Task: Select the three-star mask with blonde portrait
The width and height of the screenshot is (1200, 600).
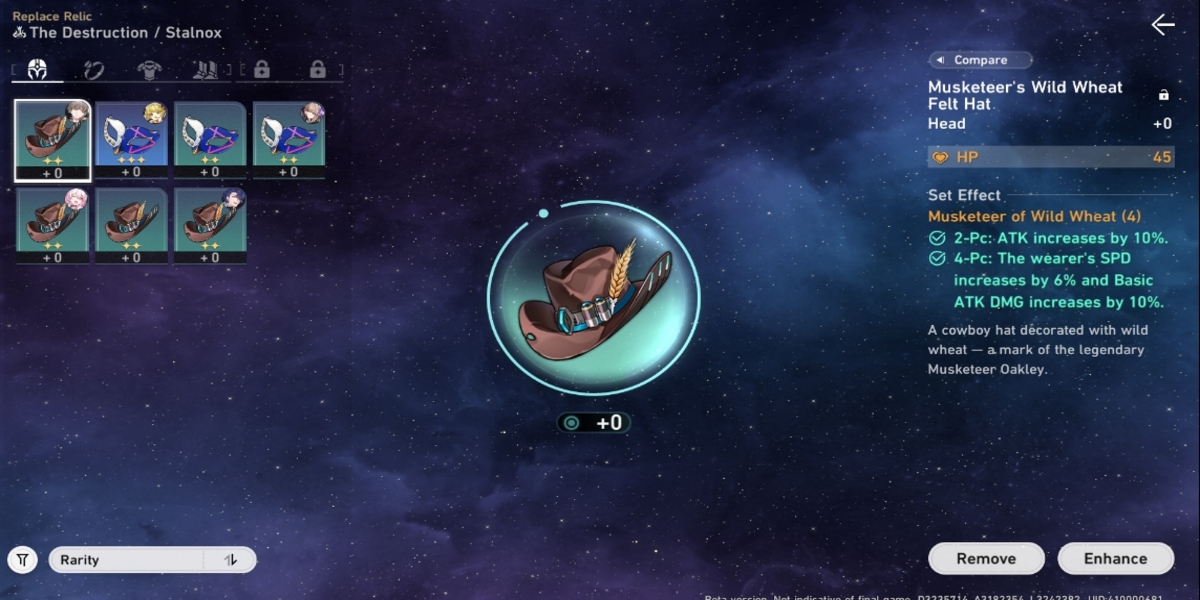Action: coord(131,138)
